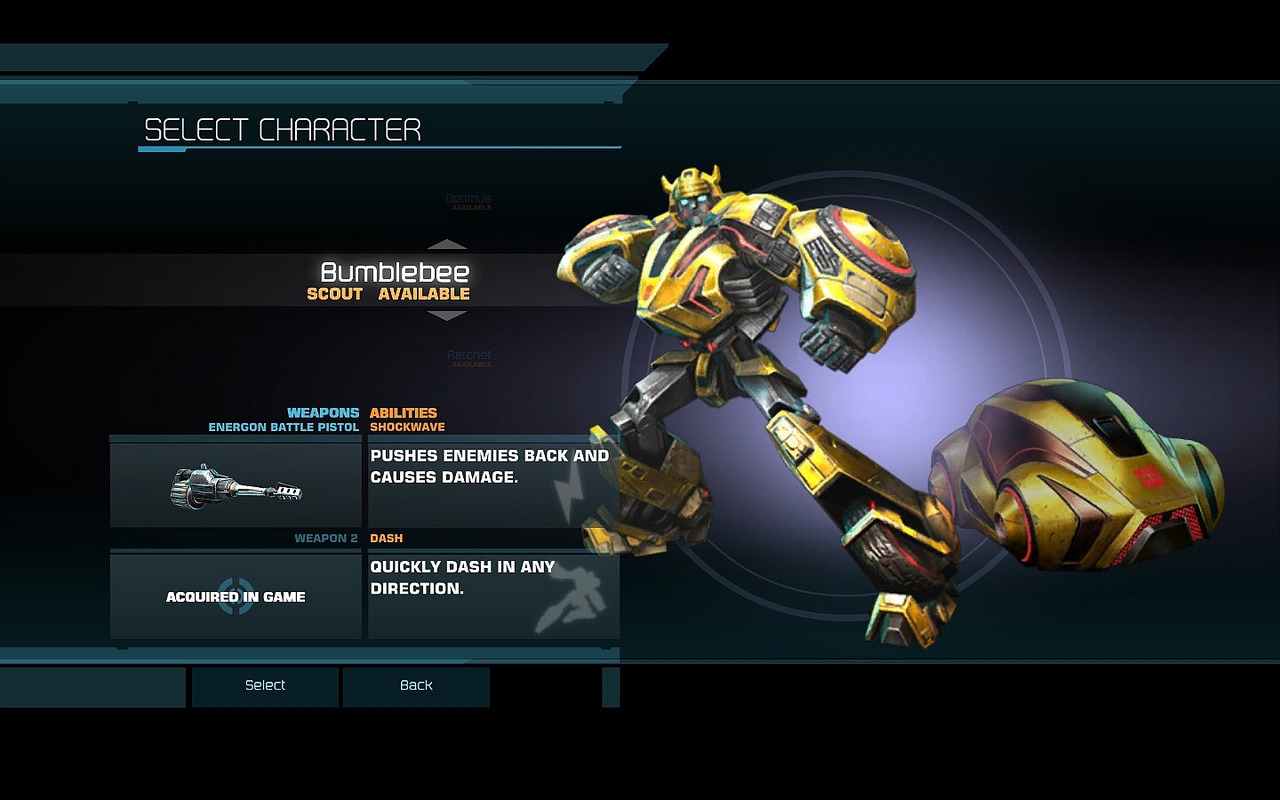Select the highlighted Bumblebee entry
Viewport: 1280px width, 800px height.
(394, 280)
